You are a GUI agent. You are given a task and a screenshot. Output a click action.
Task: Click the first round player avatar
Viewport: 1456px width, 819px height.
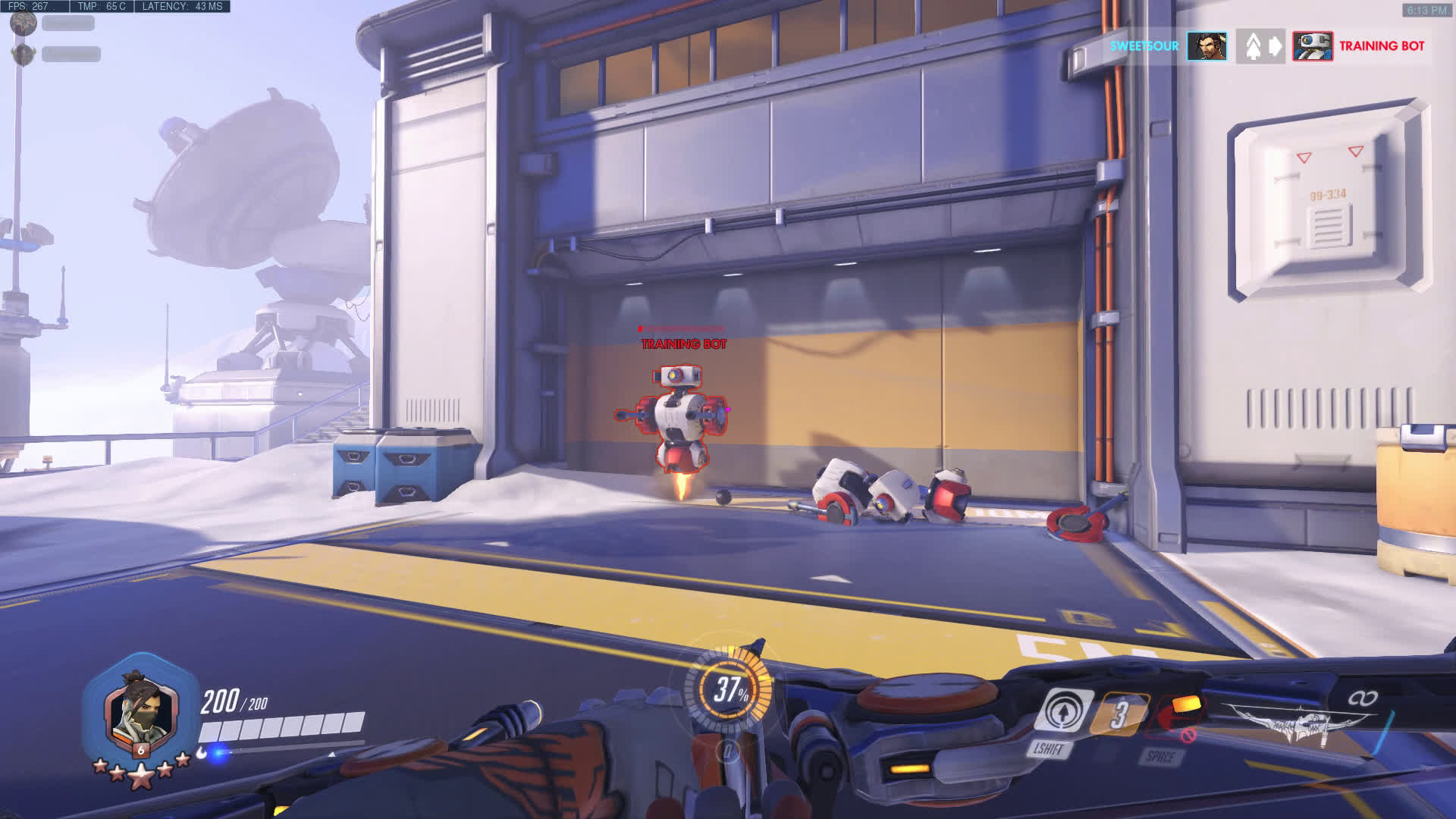pos(24,23)
